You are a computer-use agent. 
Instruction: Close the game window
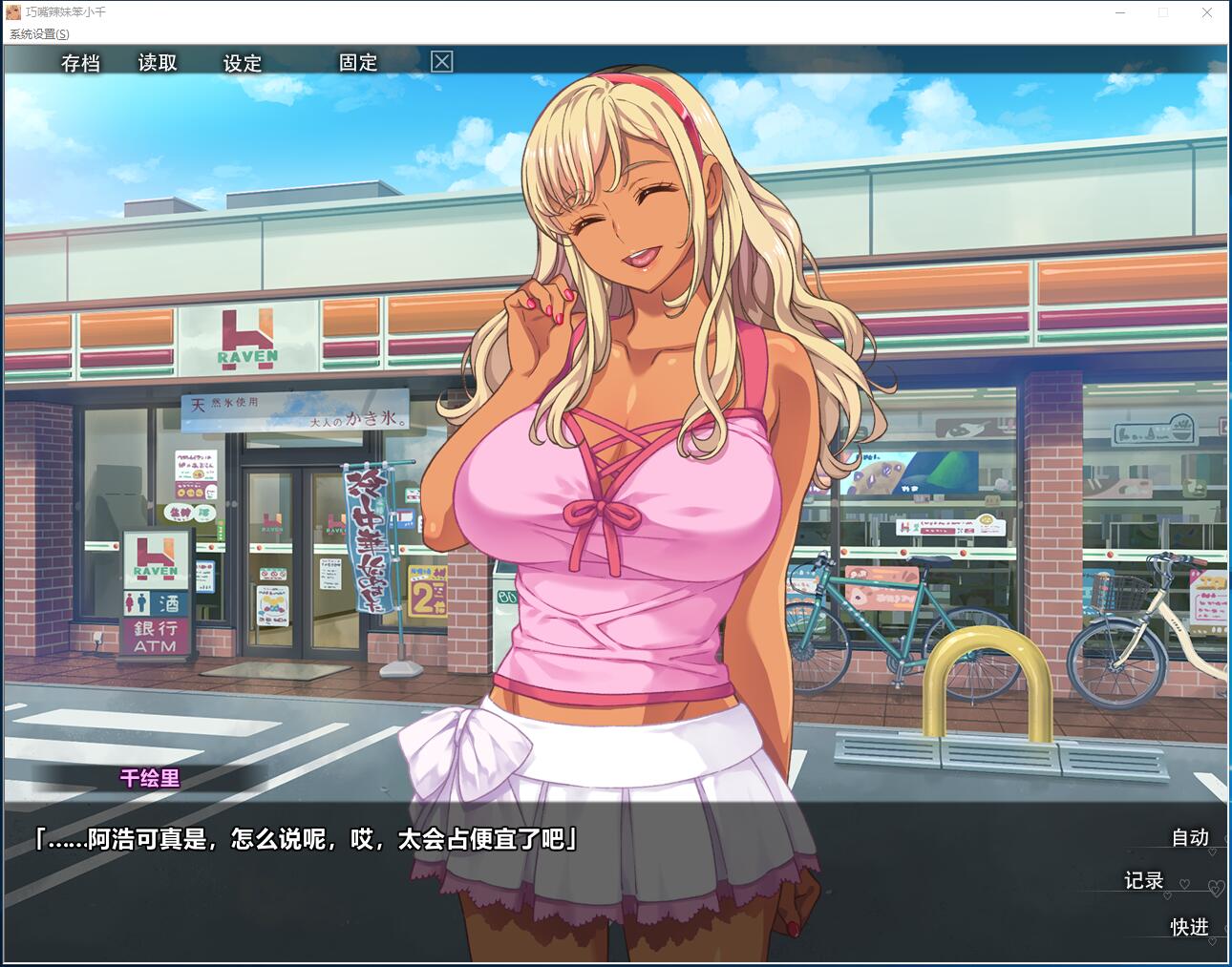[x=1207, y=12]
